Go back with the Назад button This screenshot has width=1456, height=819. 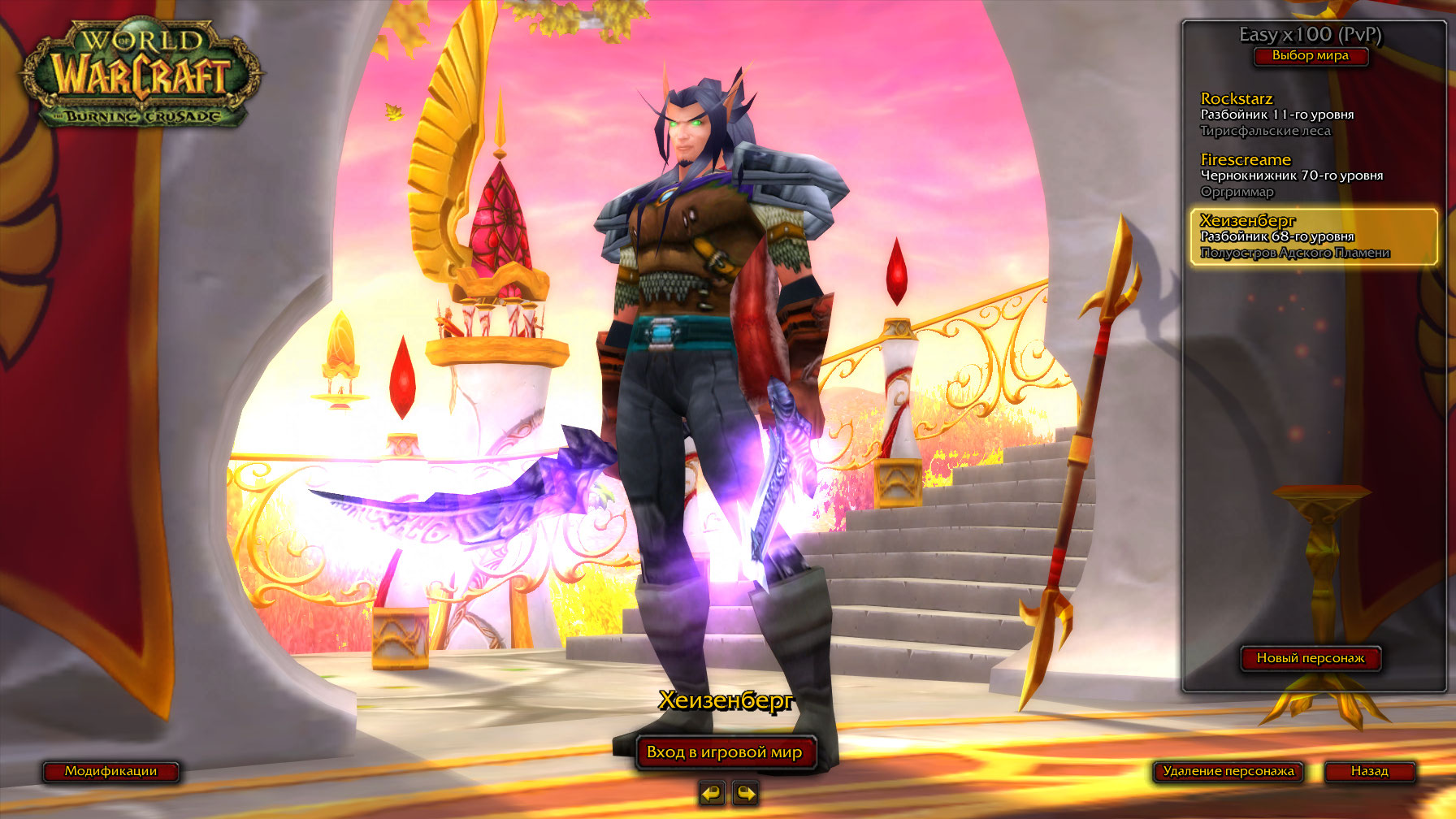click(1369, 771)
